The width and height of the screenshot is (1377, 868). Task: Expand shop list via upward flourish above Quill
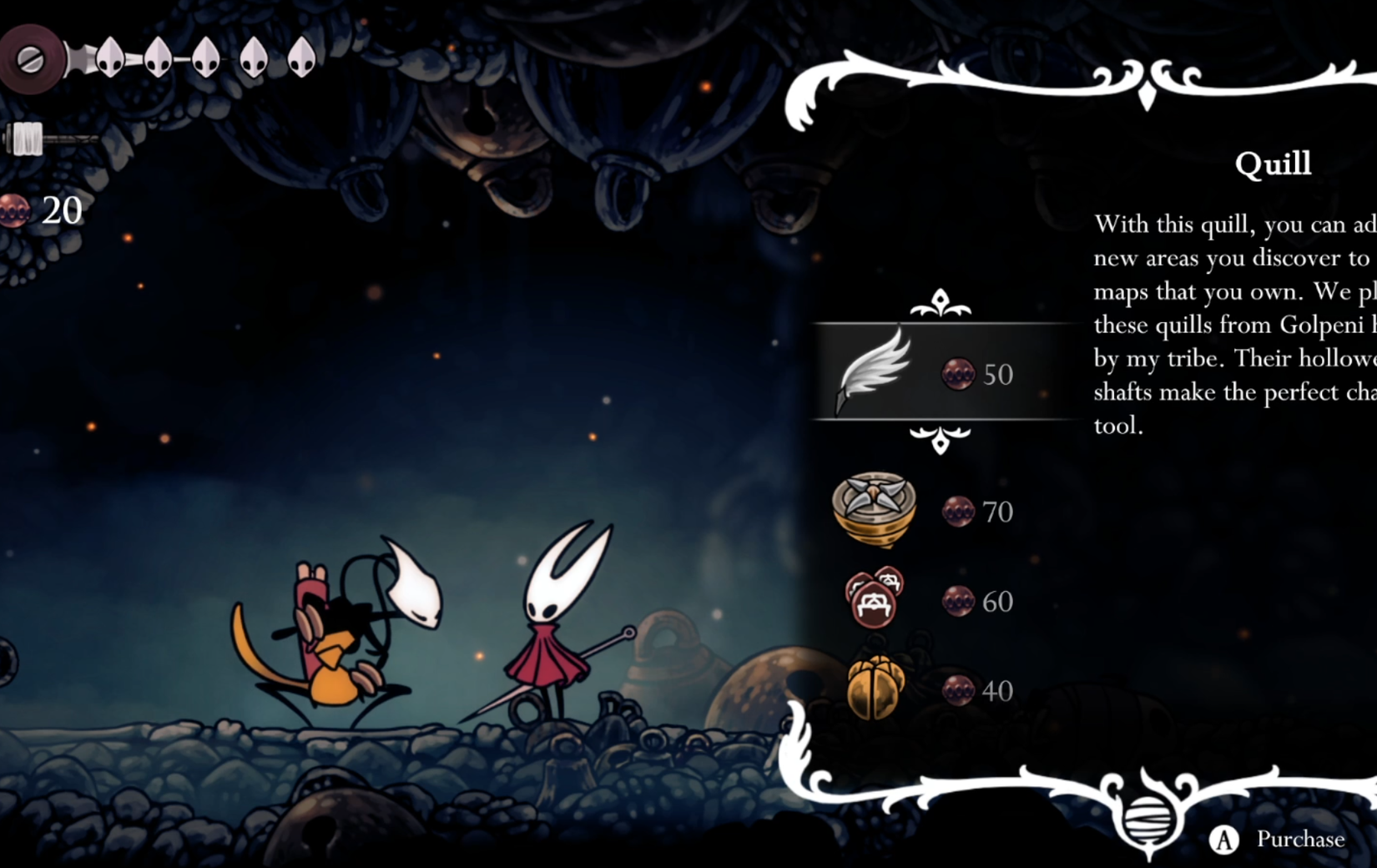tap(941, 301)
